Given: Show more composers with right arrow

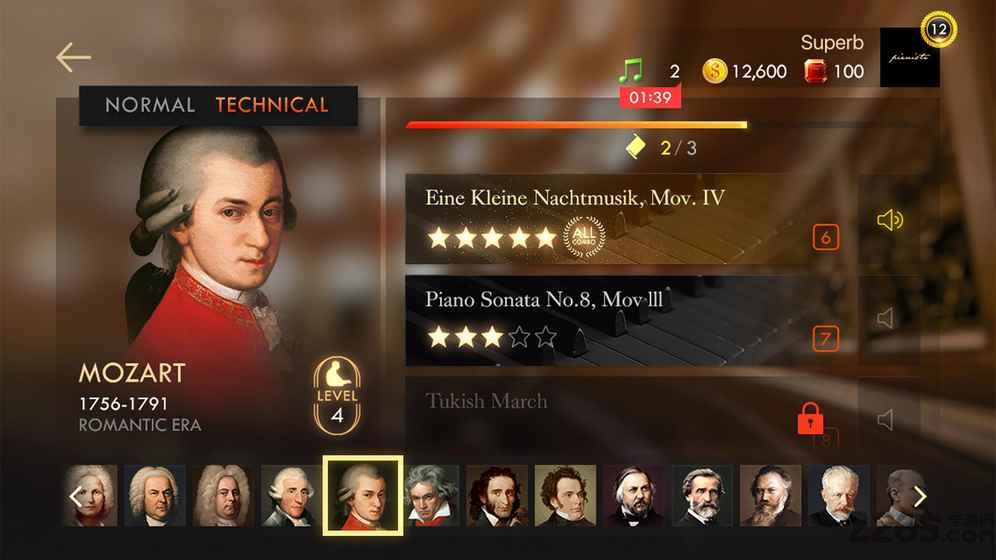Looking at the screenshot, I should coord(919,496).
